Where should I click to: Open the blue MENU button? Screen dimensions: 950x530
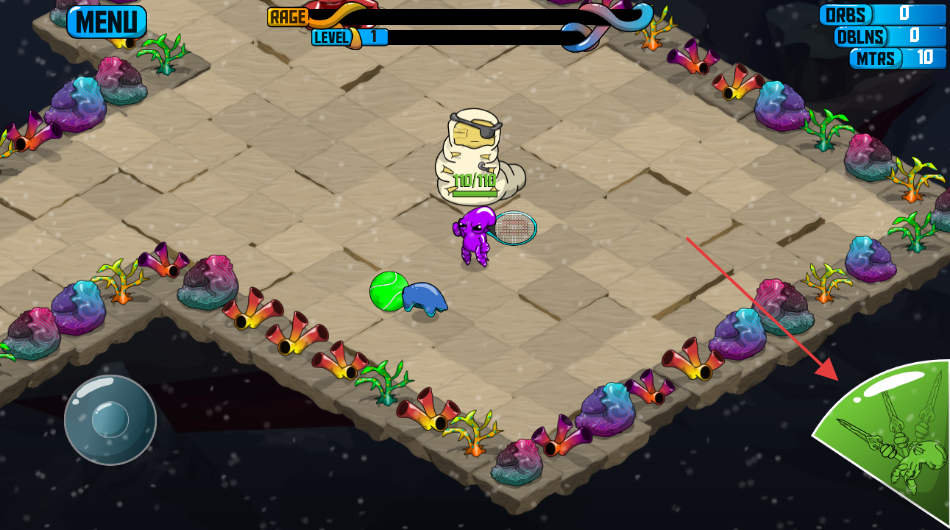(x=107, y=21)
